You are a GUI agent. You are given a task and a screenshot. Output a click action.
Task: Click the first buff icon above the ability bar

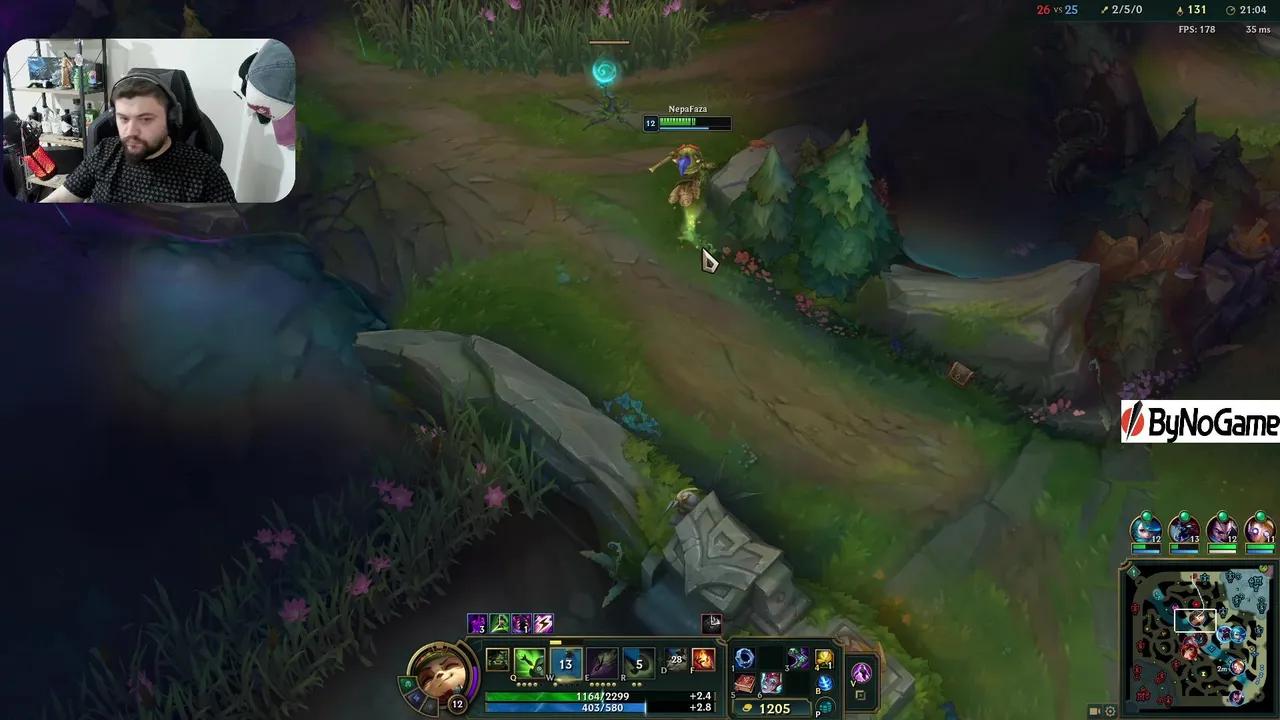[x=476, y=624]
